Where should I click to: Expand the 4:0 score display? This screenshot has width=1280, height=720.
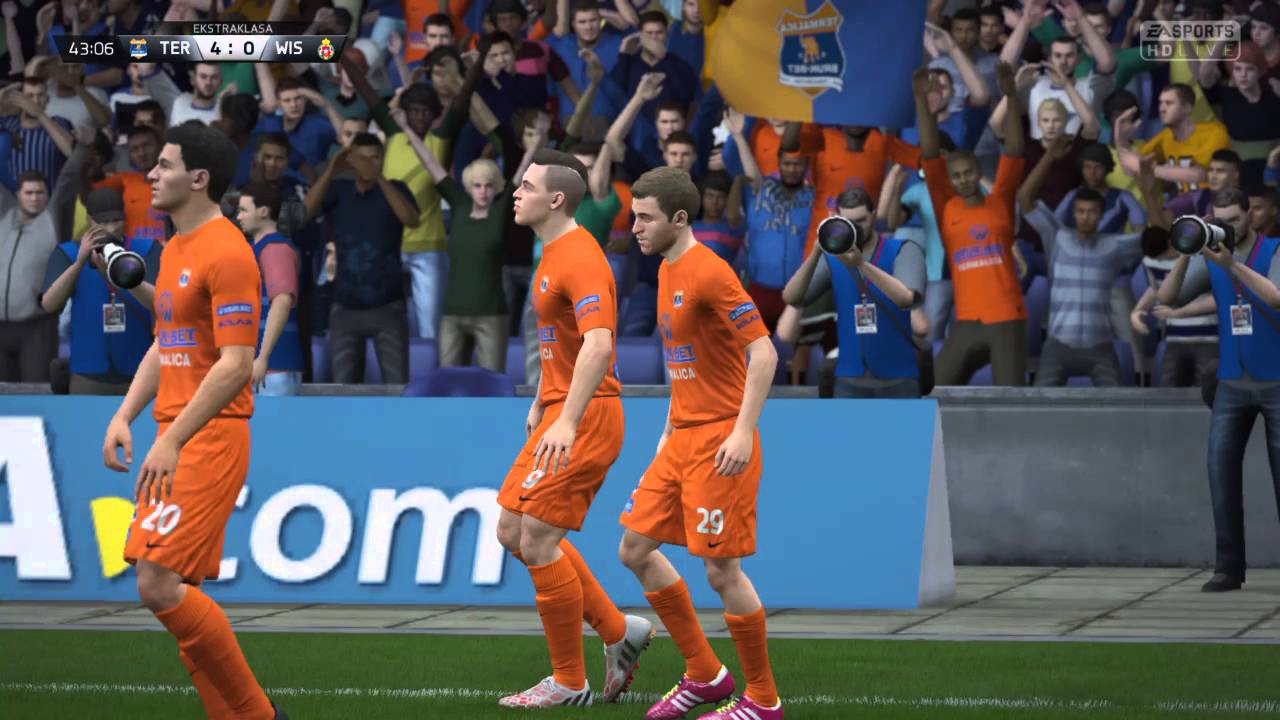point(230,48)
